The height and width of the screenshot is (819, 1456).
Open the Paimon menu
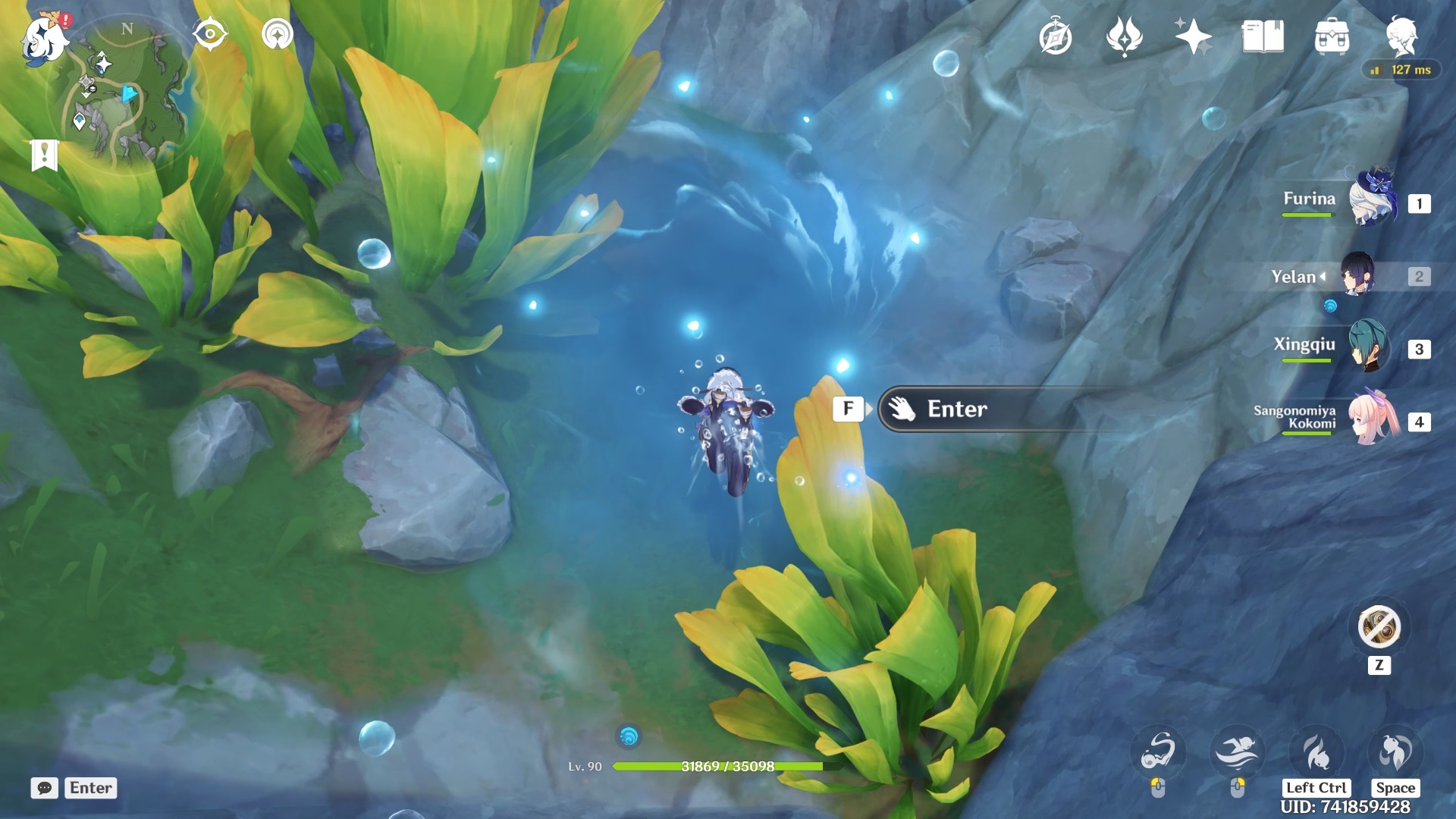(x=44, y=38)
